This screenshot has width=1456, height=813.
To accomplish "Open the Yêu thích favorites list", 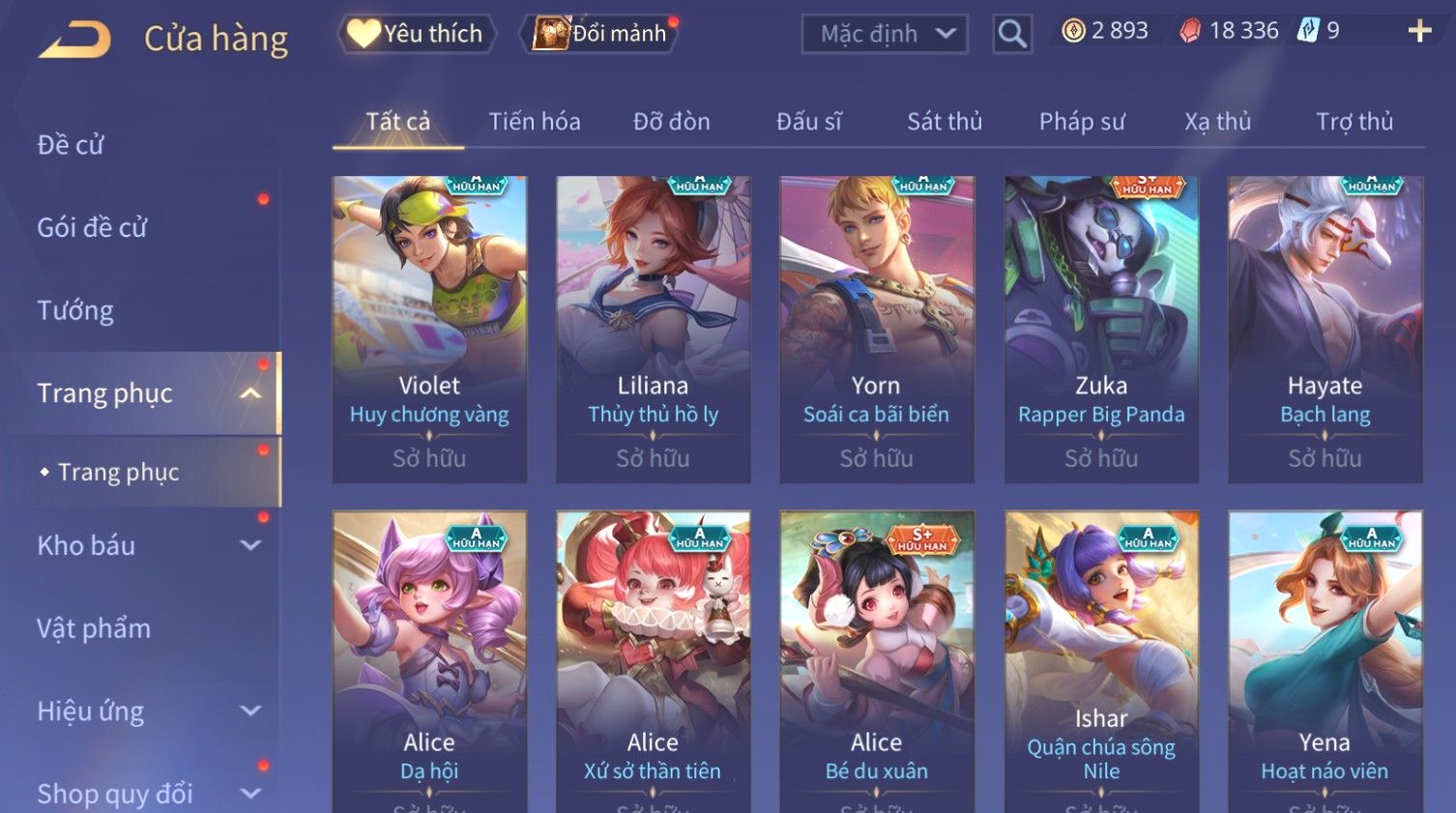I will pos(417,34).
